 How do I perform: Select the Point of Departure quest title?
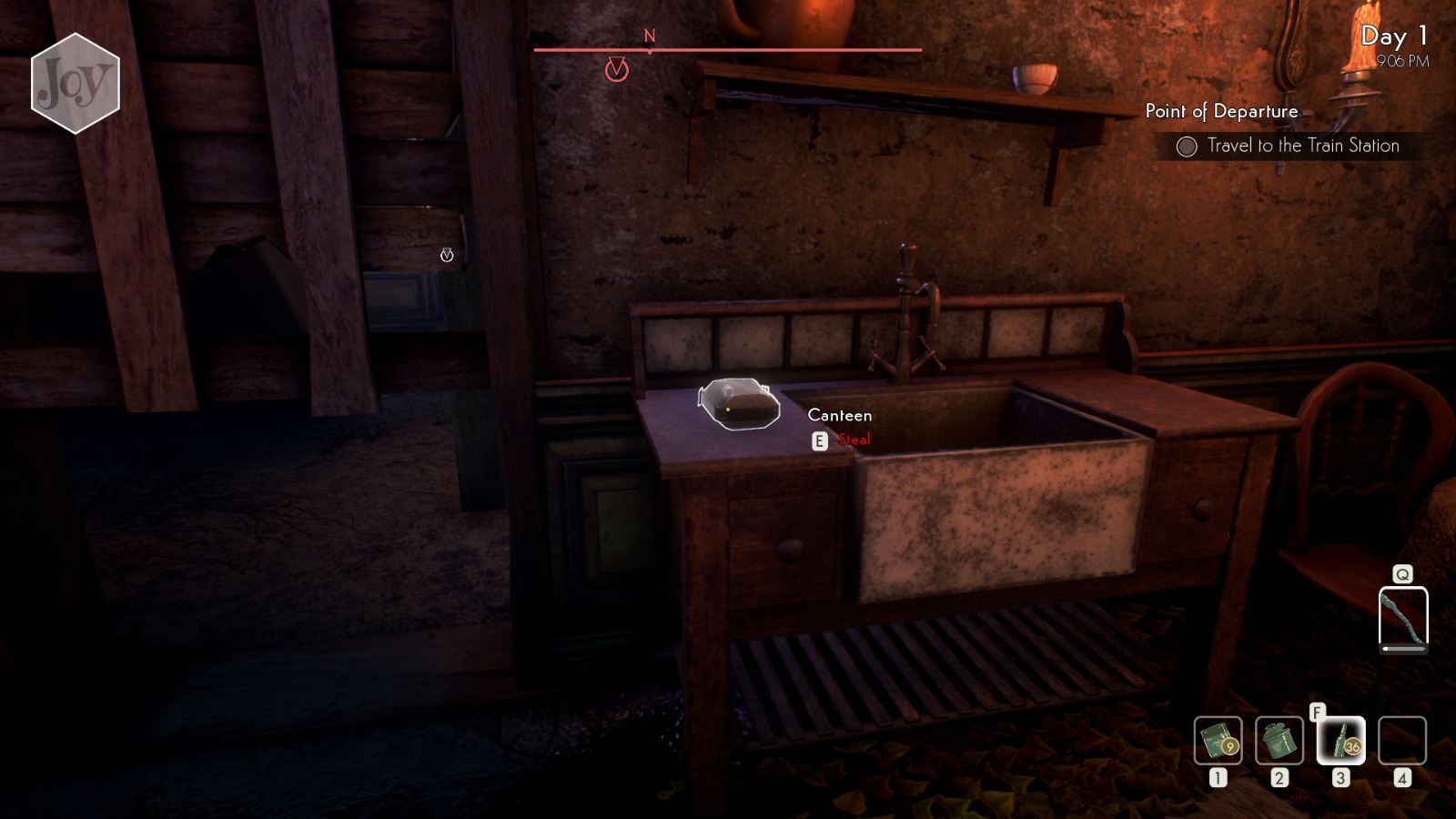(1221, 111)
